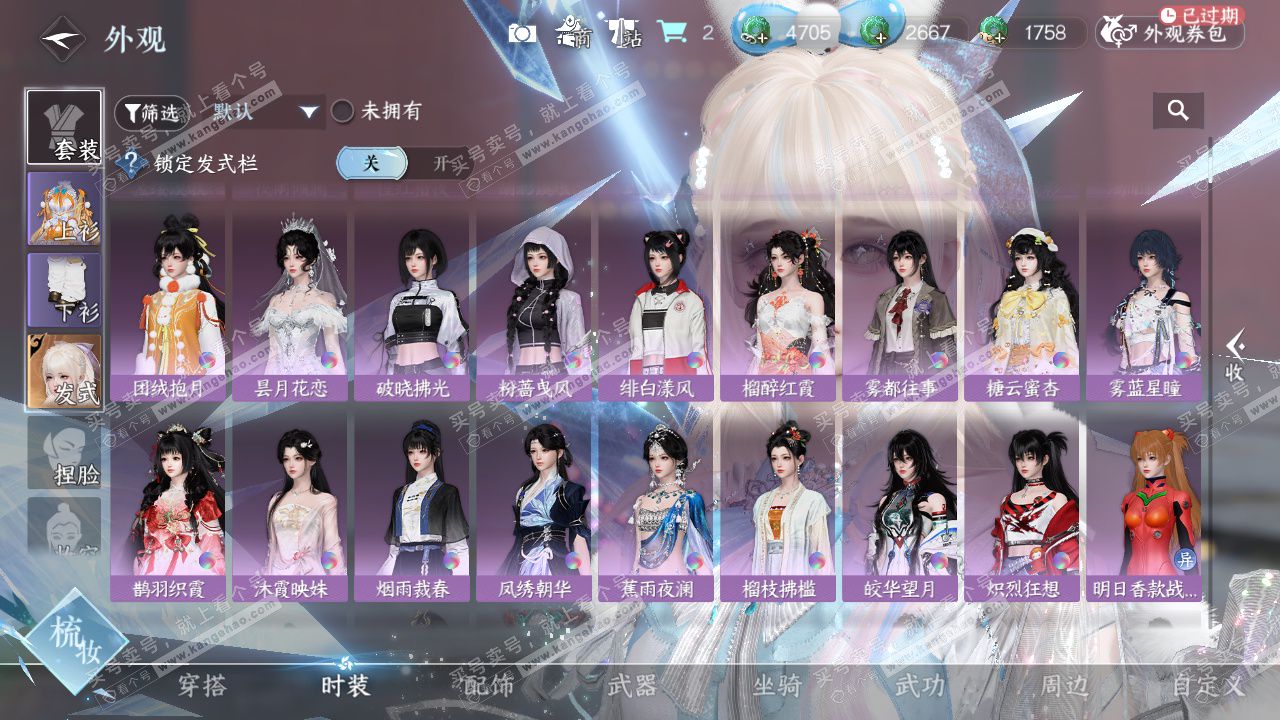Select the 发式 hairstyle tab
The height and width of the screenshot is (720, 1280).
(x=64, y=371)
